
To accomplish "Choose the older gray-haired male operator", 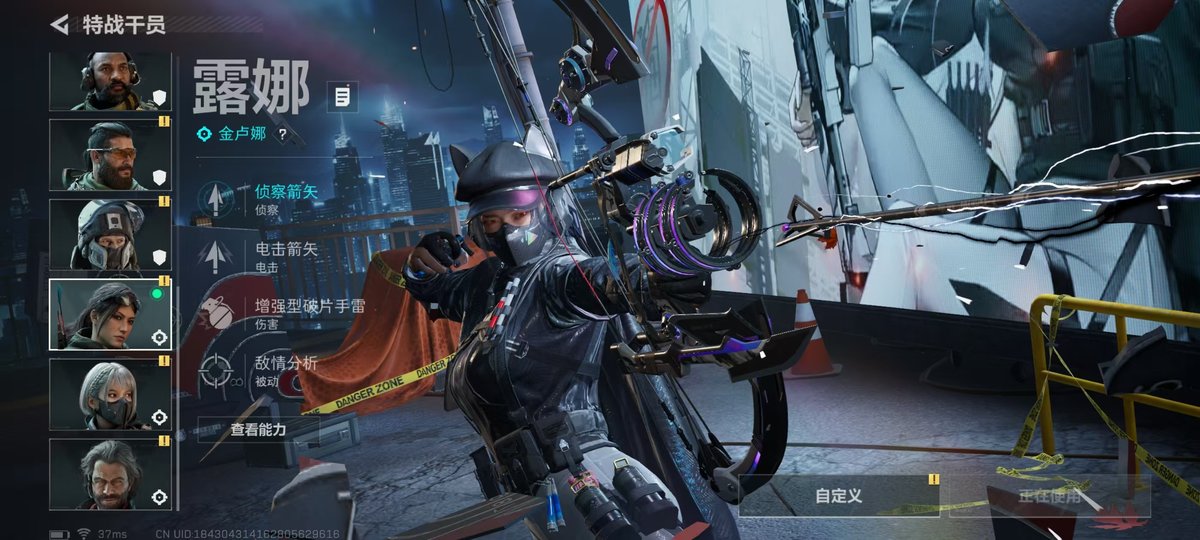I will [110, 474].
